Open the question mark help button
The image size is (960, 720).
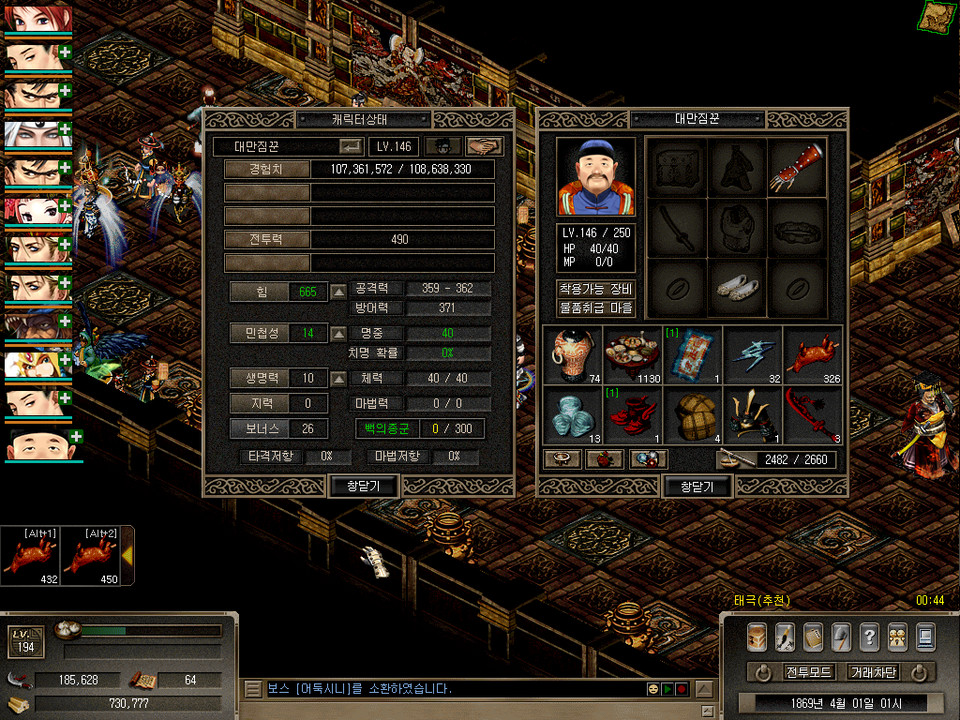pos(869,636)
